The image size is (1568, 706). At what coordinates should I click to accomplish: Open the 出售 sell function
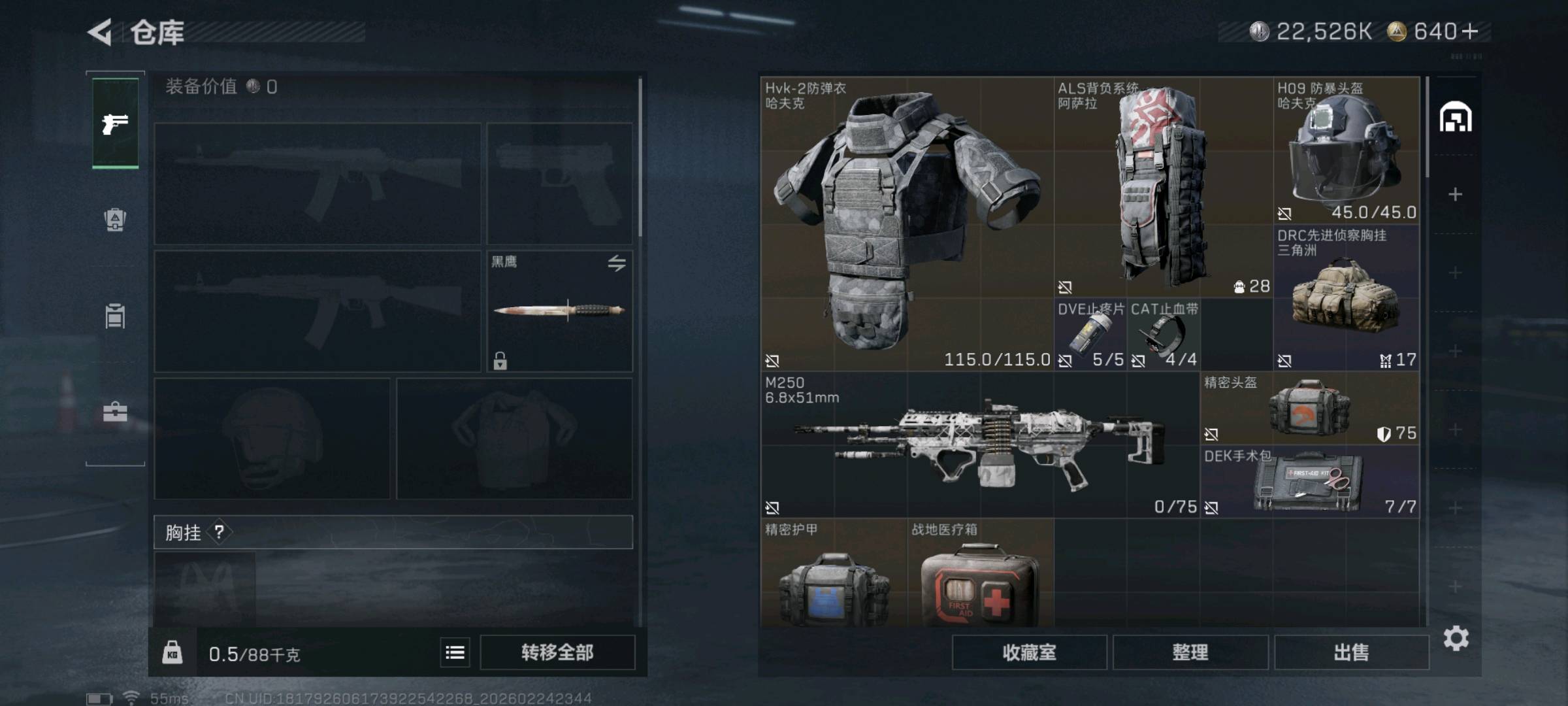(x=1351, y=652)
